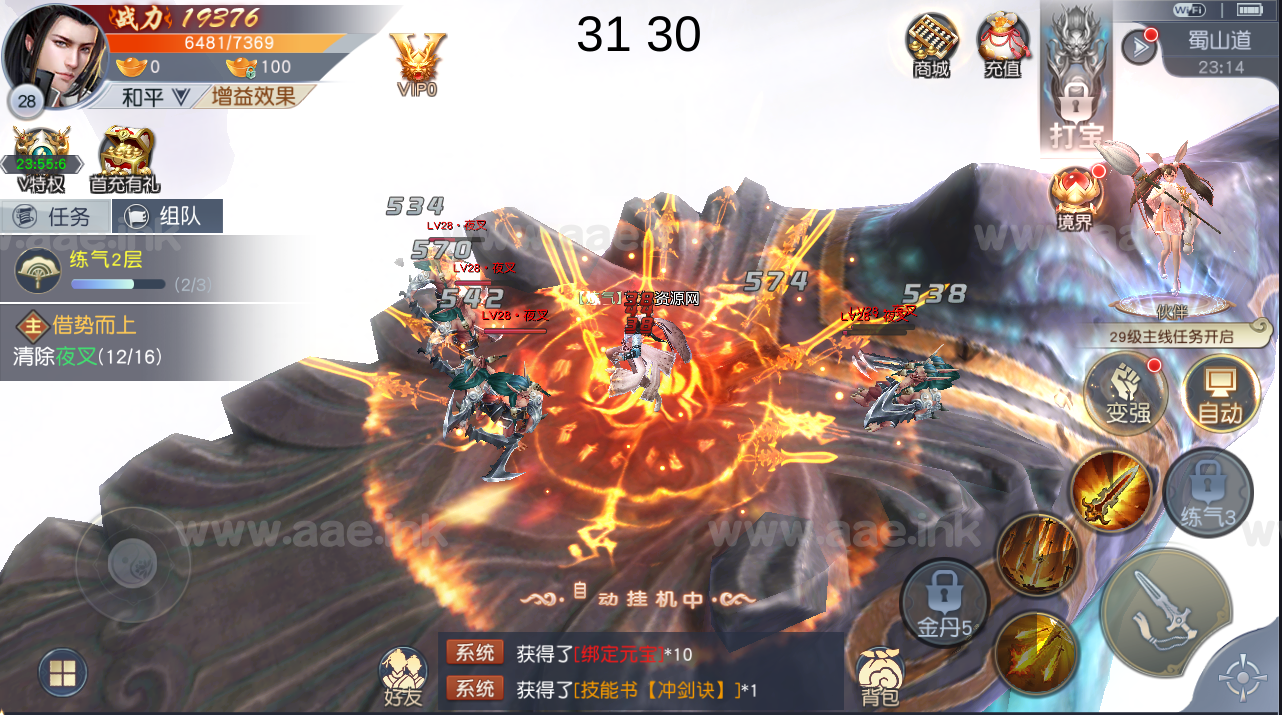Open the V特权 privilege icon
This screenshot has width=1282, height=715.
pyautogui.click(x=41, y=160)
